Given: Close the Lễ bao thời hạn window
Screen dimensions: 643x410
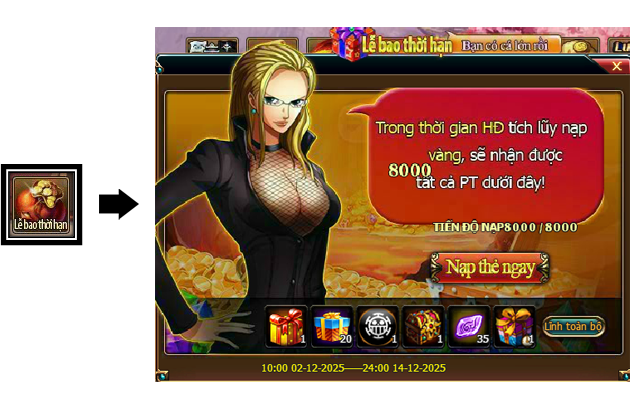Looking at the screenshot, I should pos(616,66).
